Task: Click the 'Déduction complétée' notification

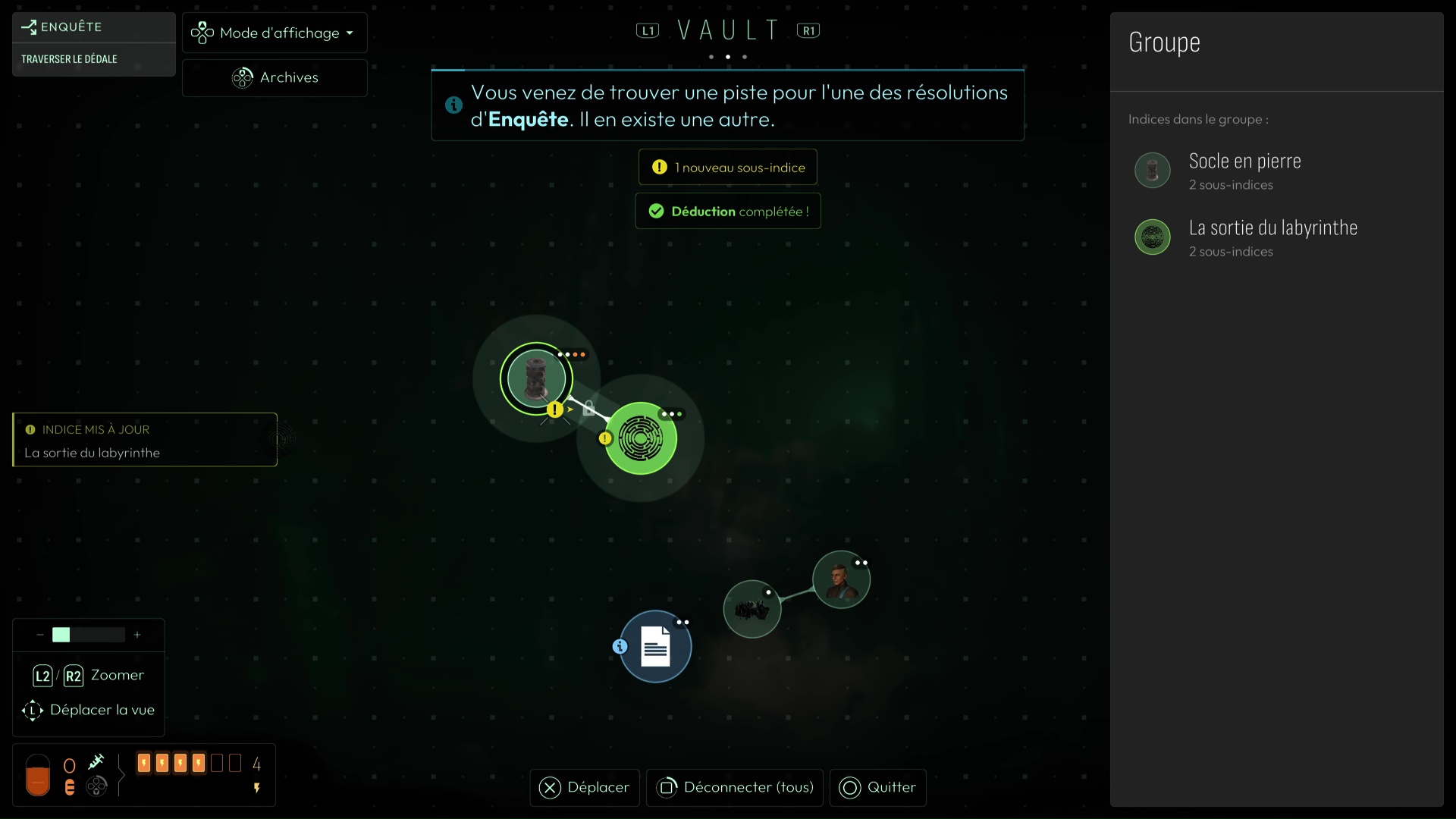Action: point(728,212)
